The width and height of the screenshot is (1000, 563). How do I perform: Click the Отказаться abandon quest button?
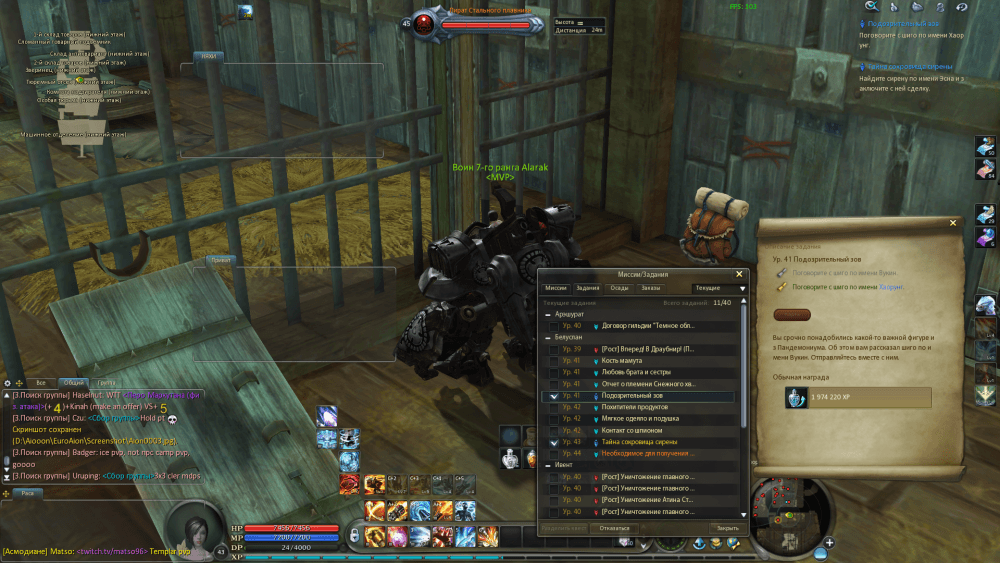point(614,528)
